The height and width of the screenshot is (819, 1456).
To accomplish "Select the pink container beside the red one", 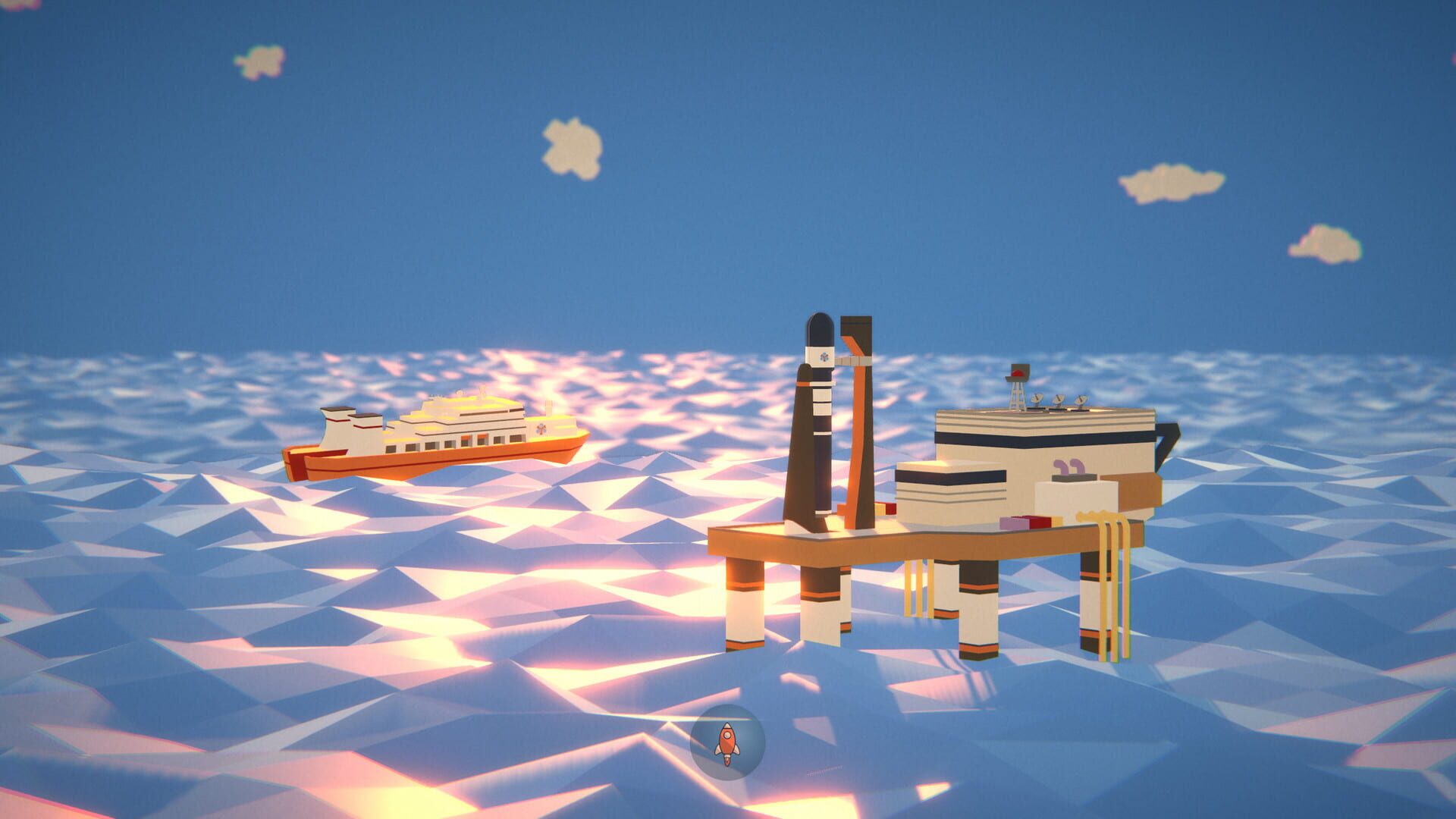I will click(1013, 523).
